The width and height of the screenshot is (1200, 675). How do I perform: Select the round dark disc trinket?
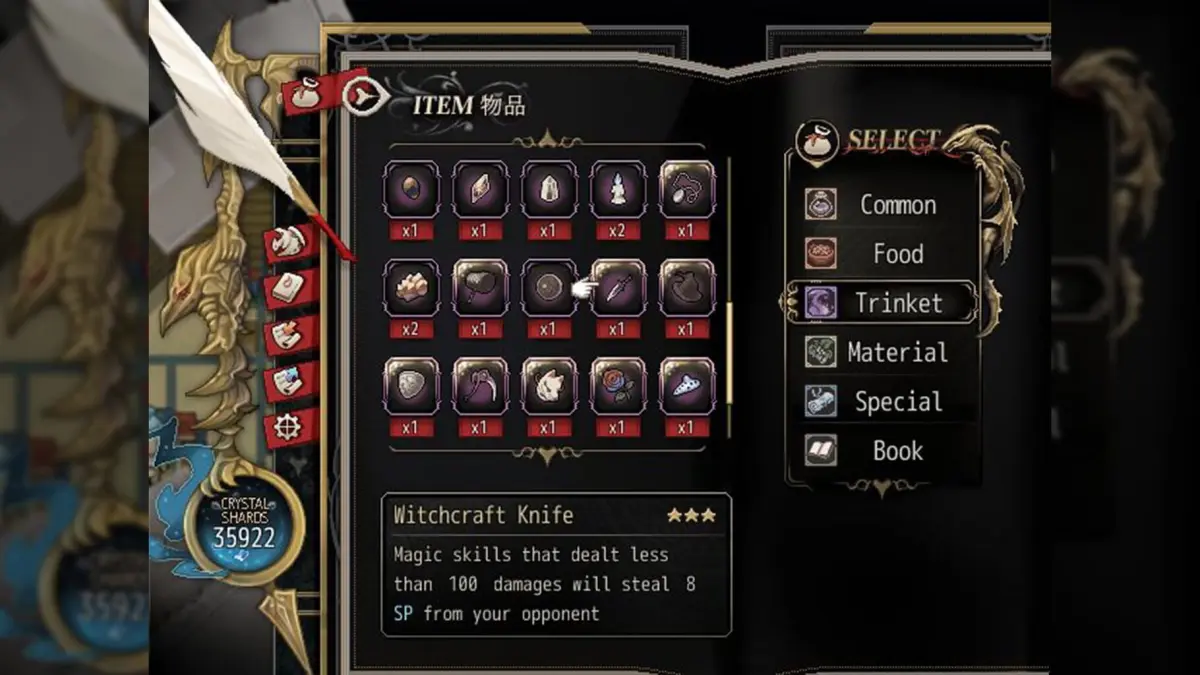(549, 287)
